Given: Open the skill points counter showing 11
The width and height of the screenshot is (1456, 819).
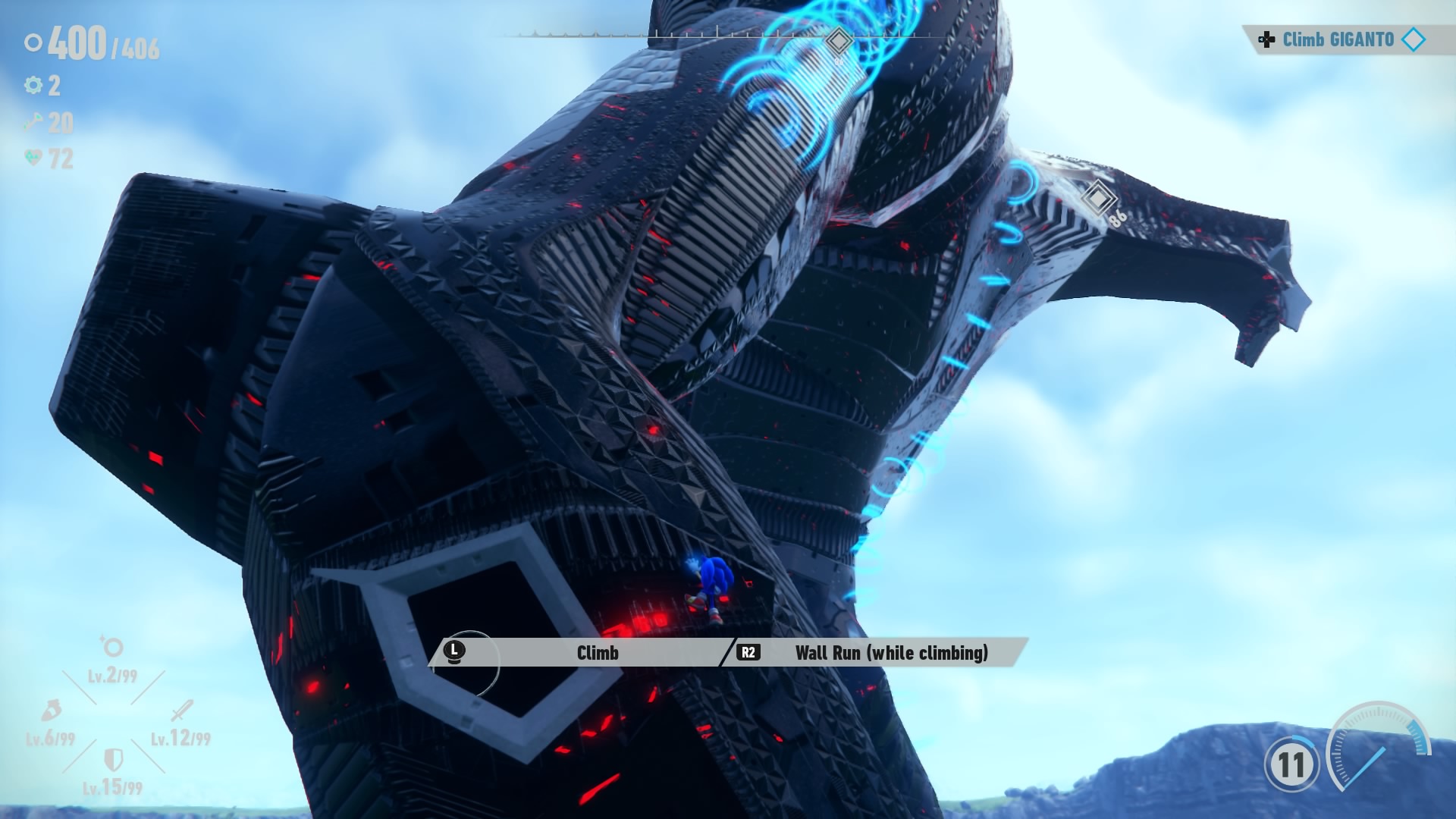Looking at the screenshot, I should [1291, 764].
